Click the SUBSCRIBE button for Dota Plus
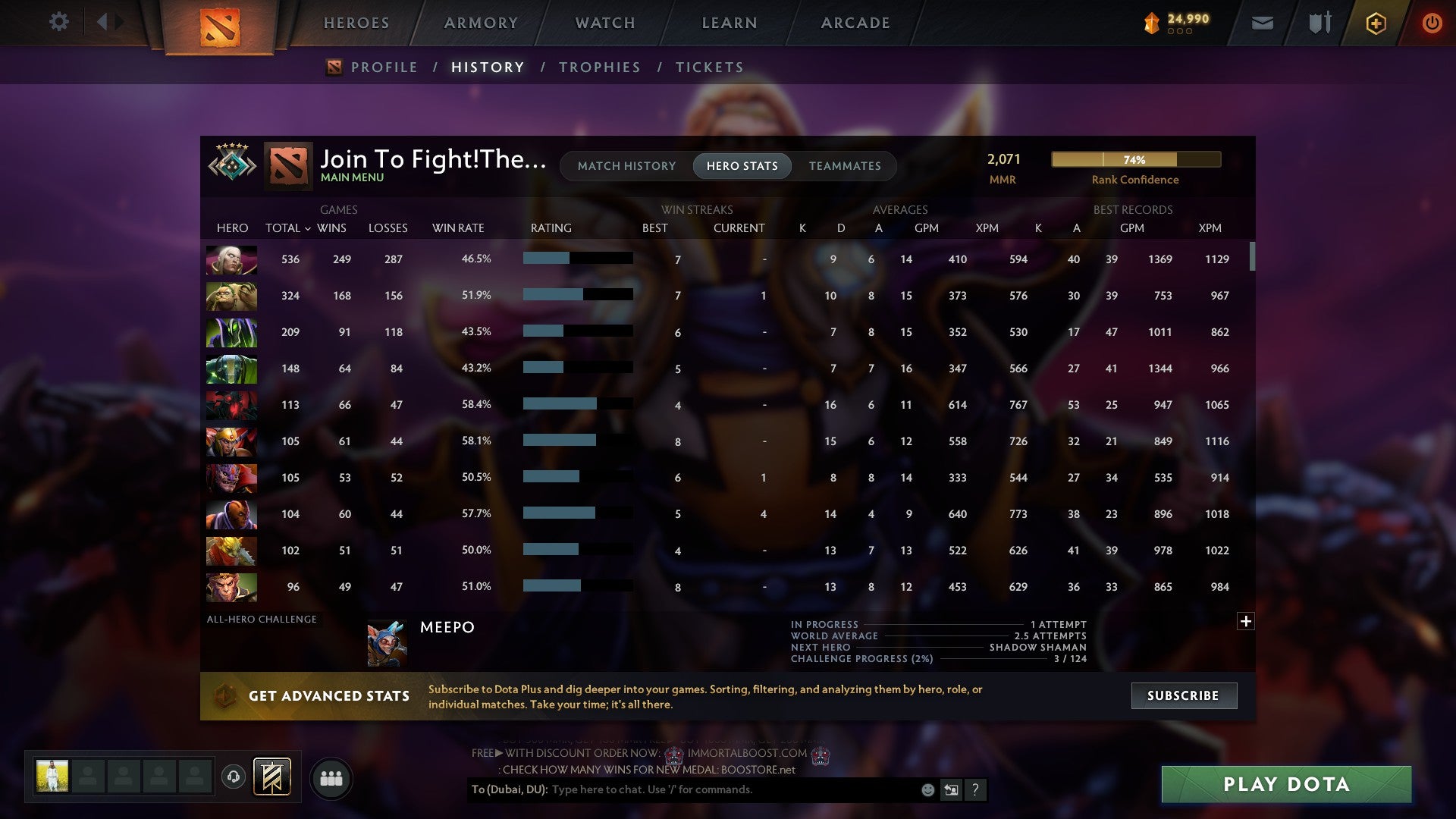 [x=1183, y=695]
